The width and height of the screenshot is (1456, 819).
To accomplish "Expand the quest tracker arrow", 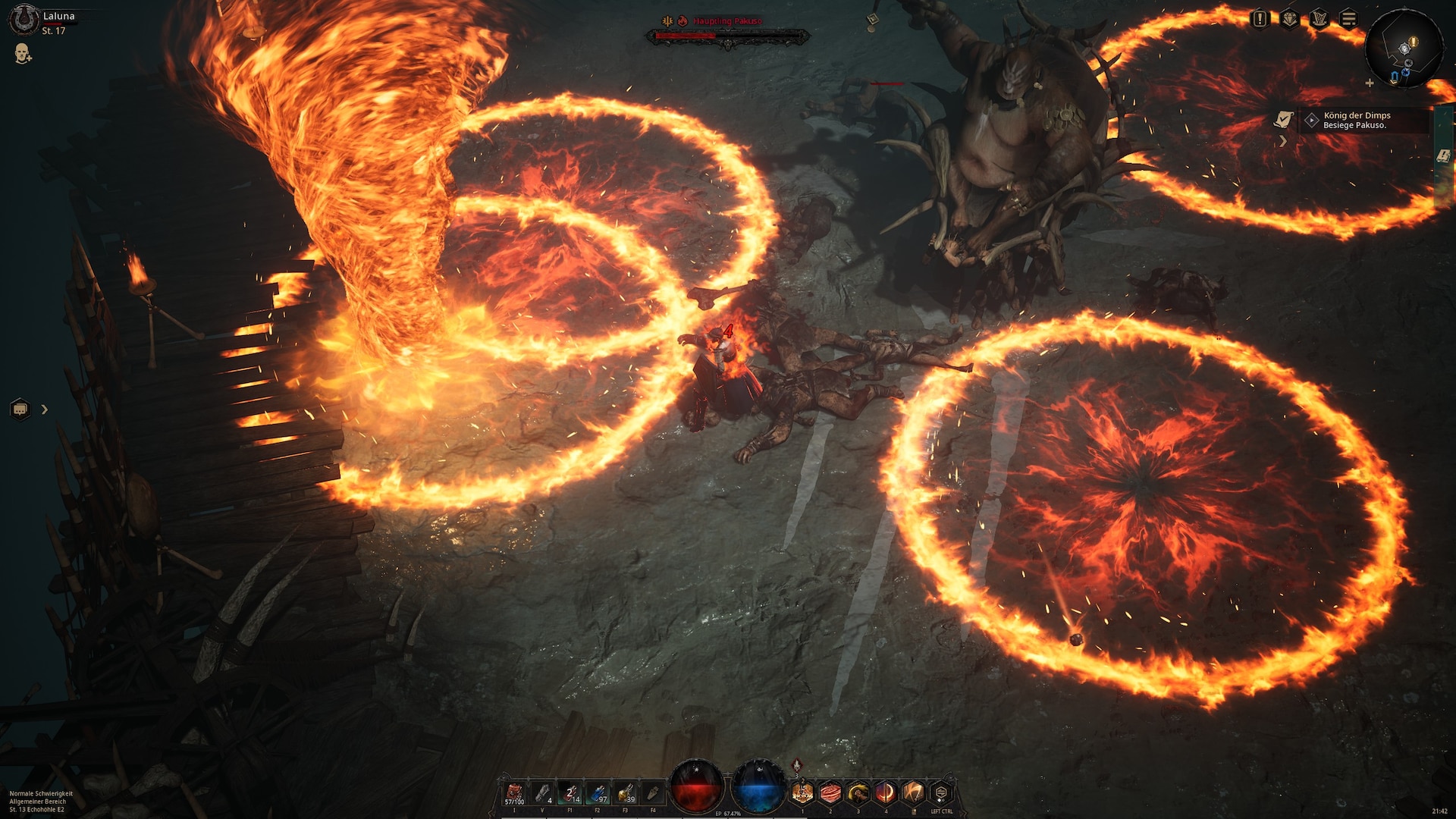I will (1283, 141).
